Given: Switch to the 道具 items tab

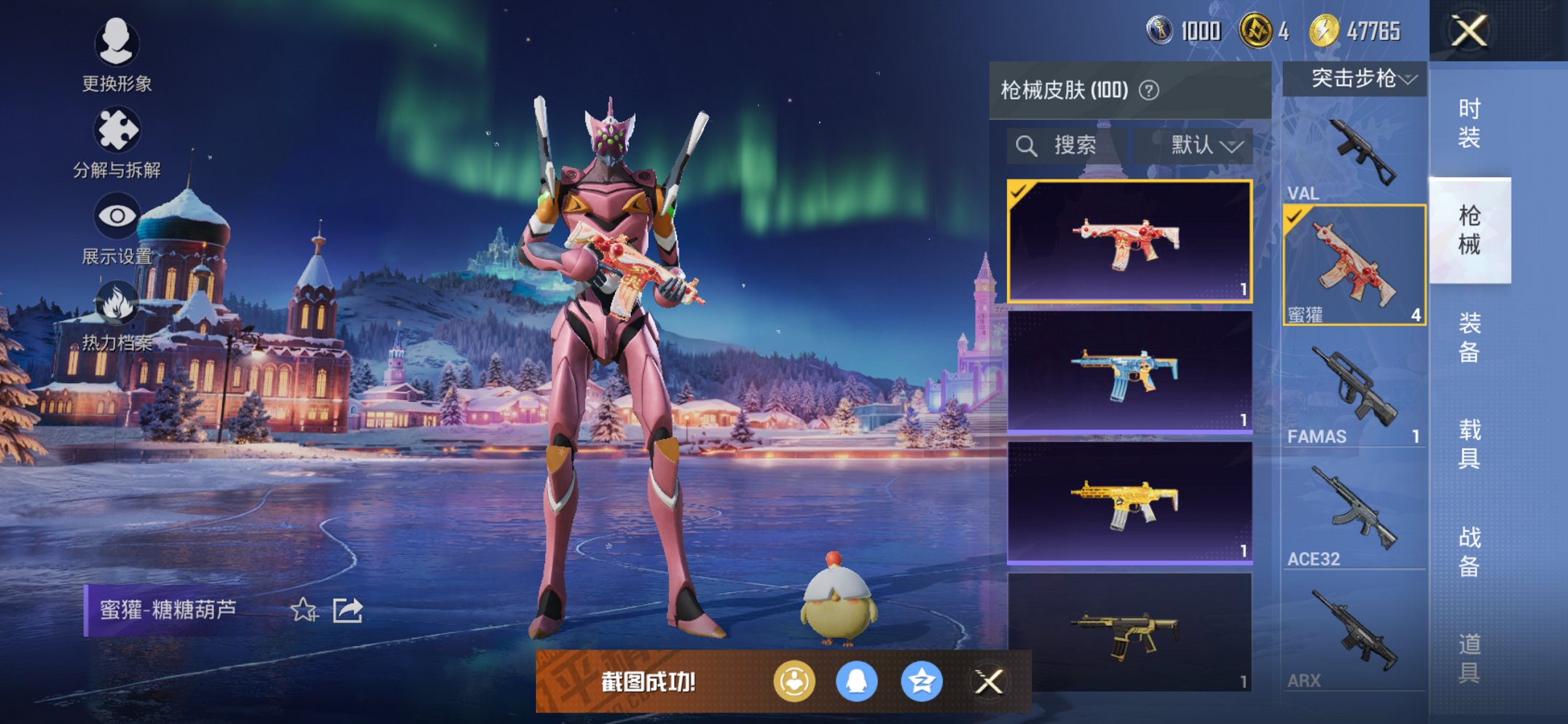Looking at the screenshot, I should tap(1469, 658).
